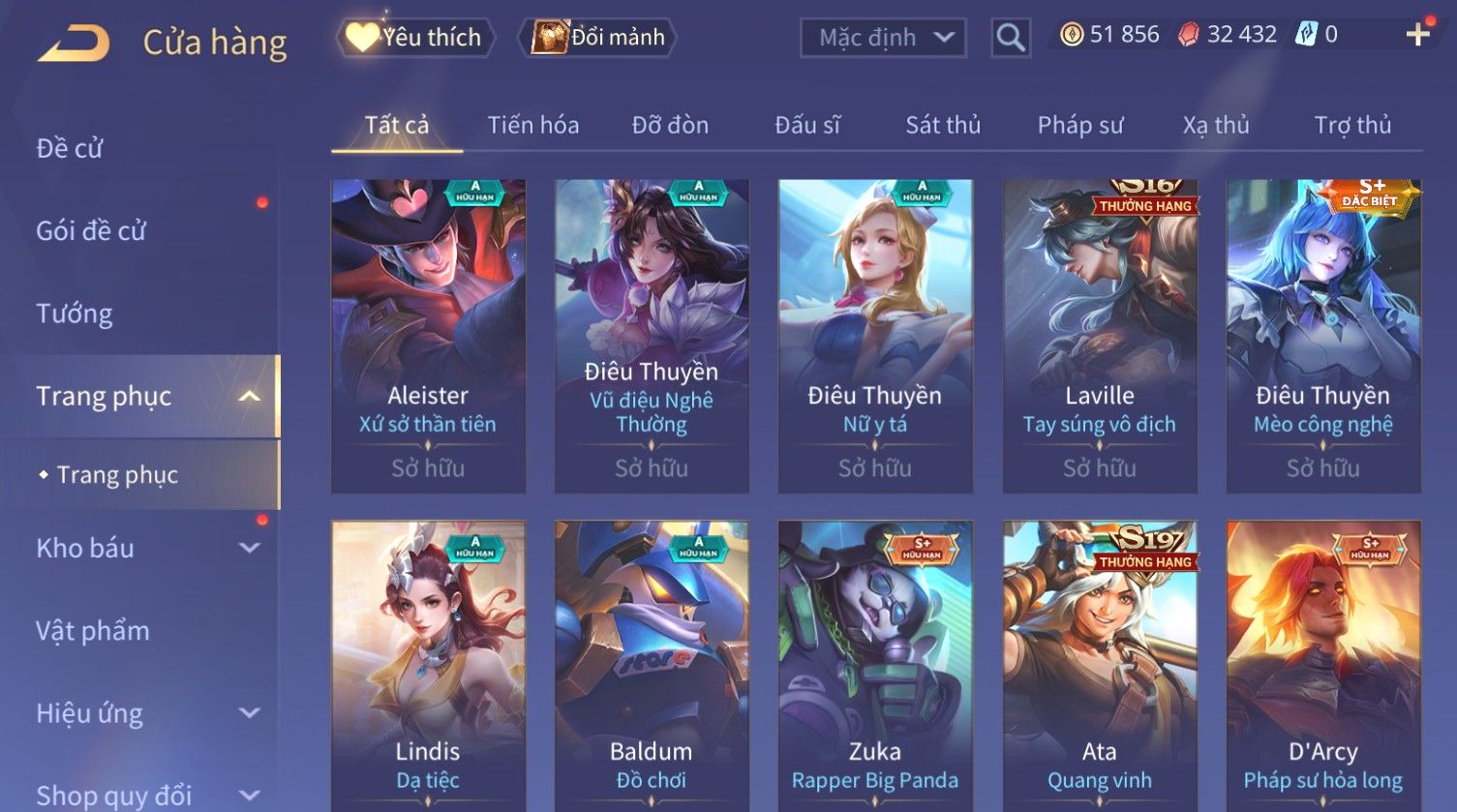Open the Mặc định sort dropdown
Screen dimensions: 1457x812
[883, 38]
